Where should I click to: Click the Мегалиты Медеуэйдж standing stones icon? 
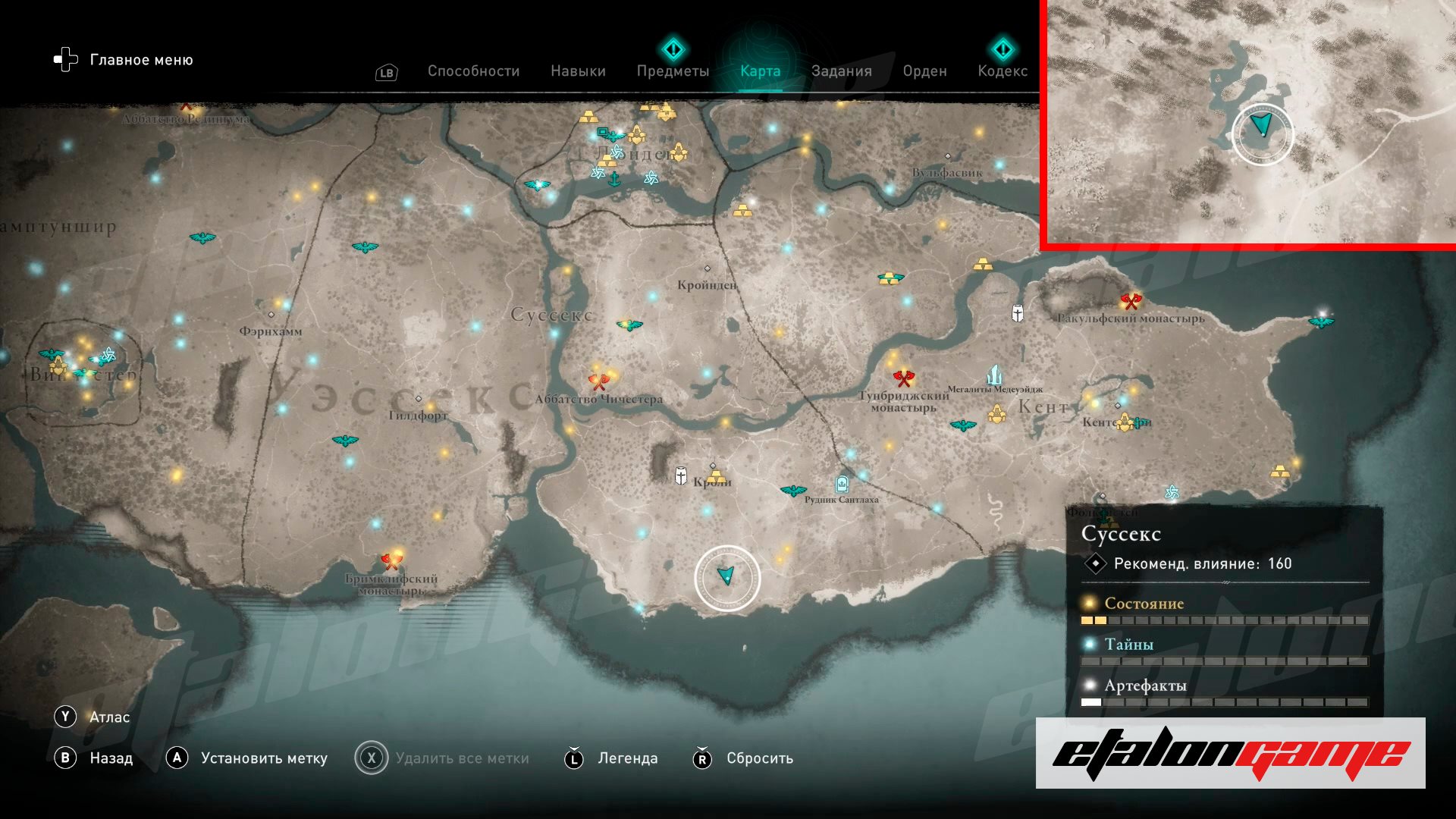pyautogui.click(x=994, y=375)
